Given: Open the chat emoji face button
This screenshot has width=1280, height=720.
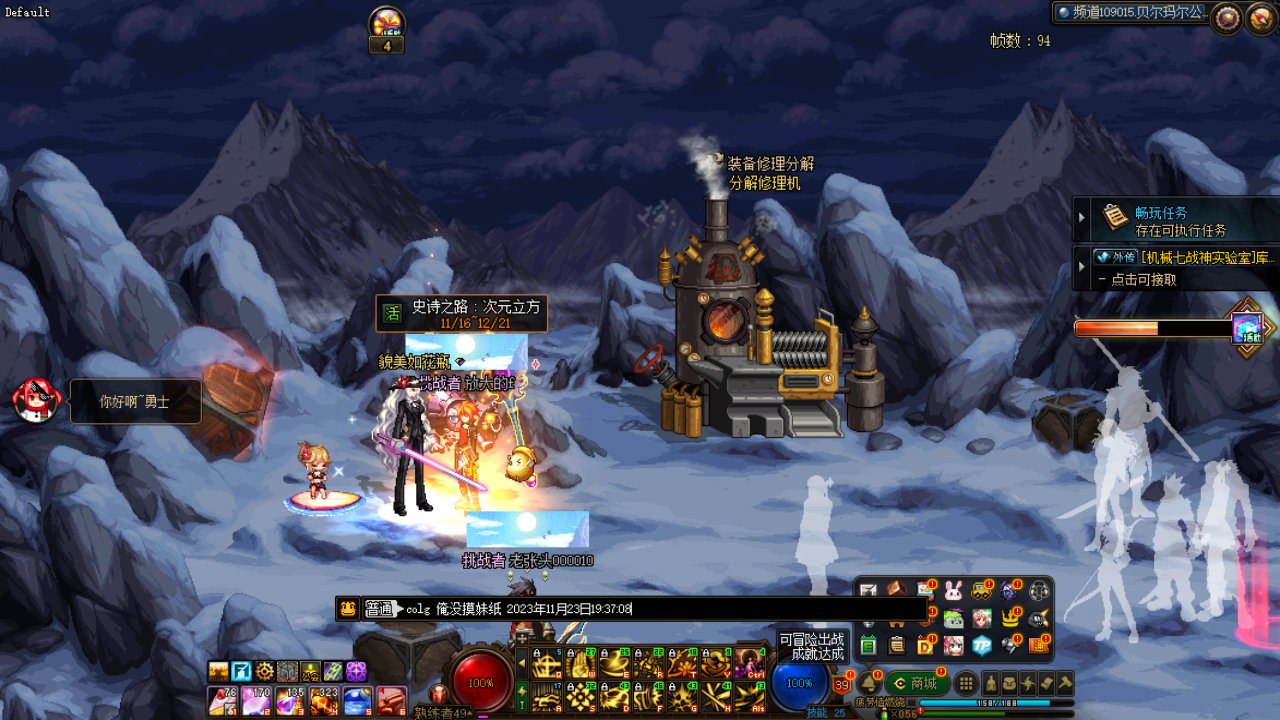Looking at the screenshot, I should coord(347,608).
